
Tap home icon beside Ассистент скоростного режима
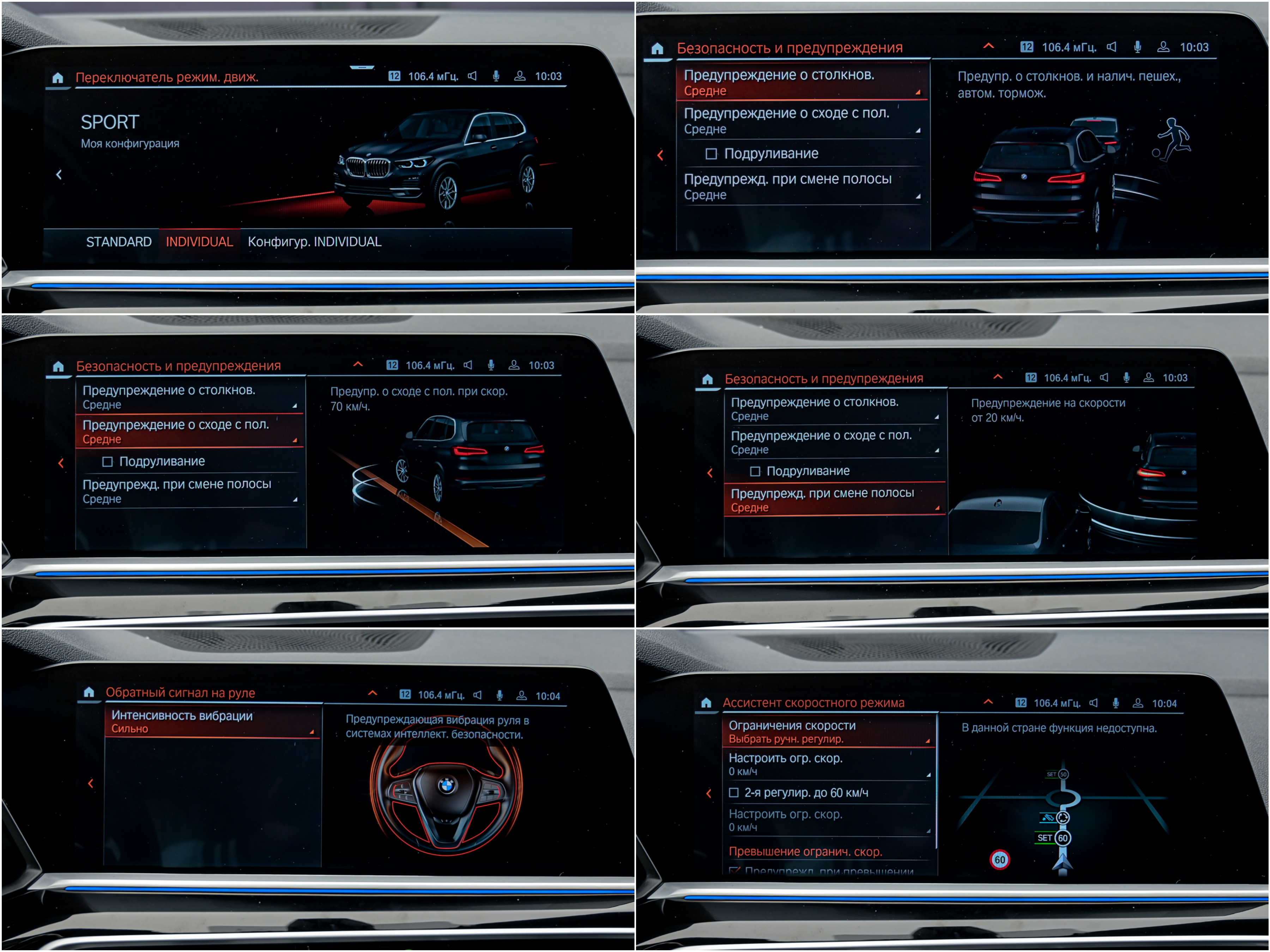[706, 703]
